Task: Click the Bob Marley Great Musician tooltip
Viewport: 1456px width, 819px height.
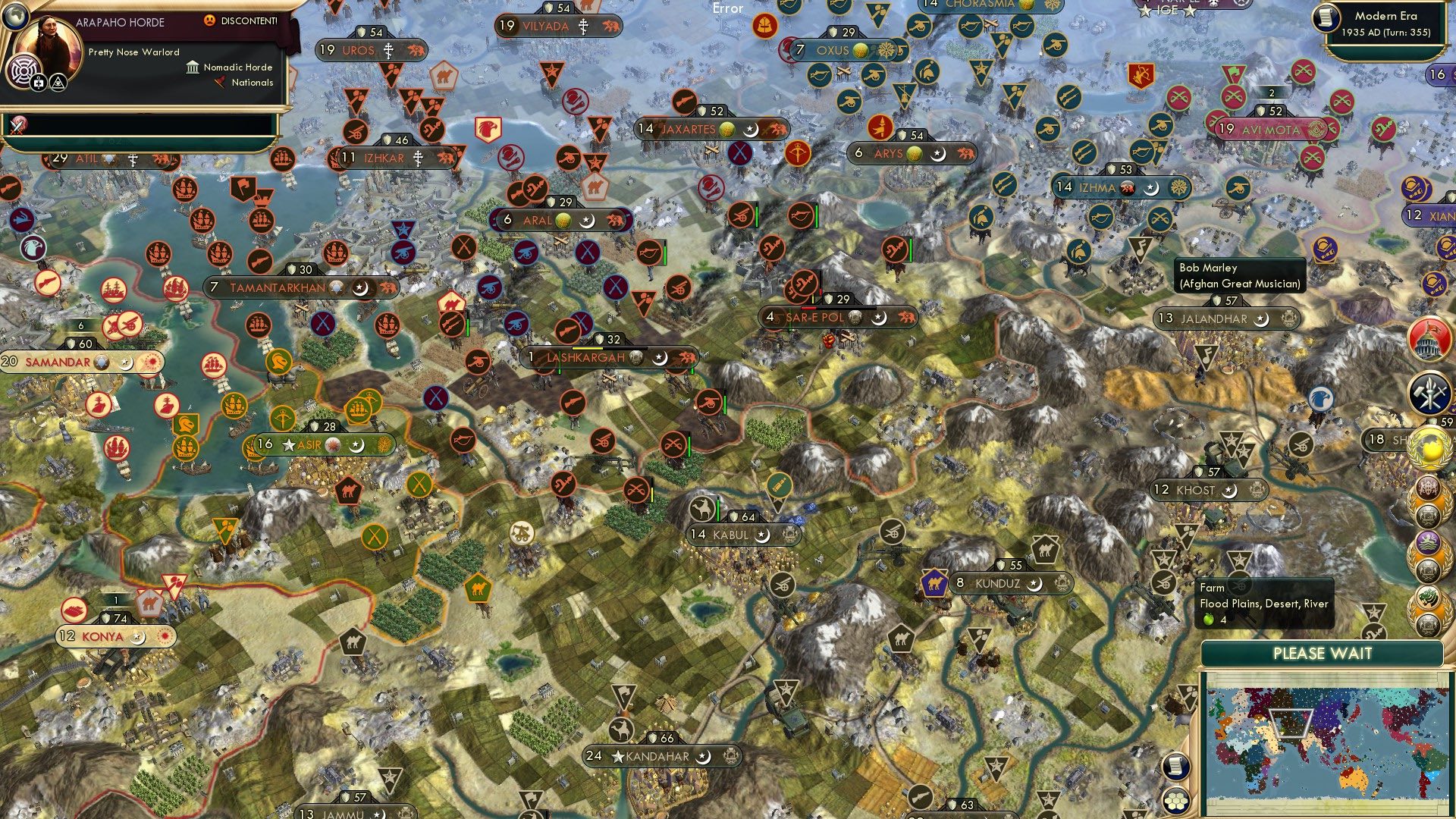Action: [x=1239, y=275]
